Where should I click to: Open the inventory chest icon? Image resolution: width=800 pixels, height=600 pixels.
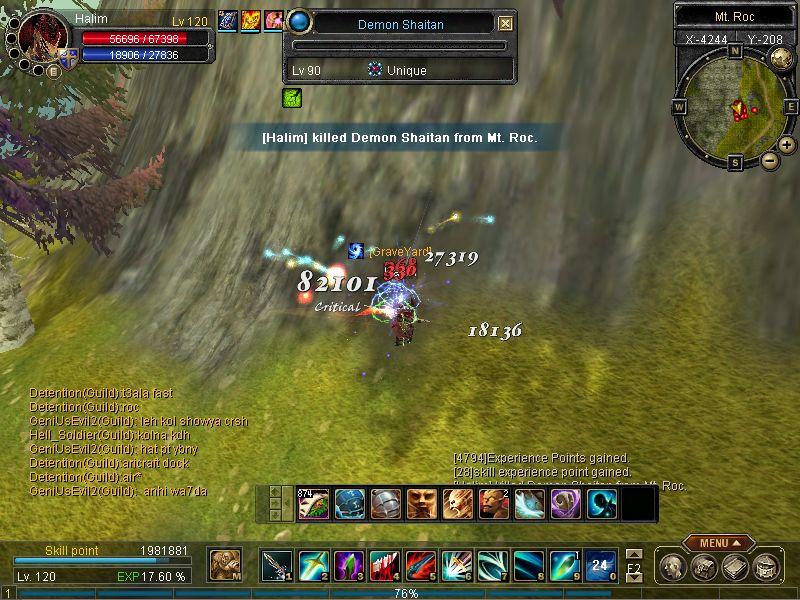(704, 567)
